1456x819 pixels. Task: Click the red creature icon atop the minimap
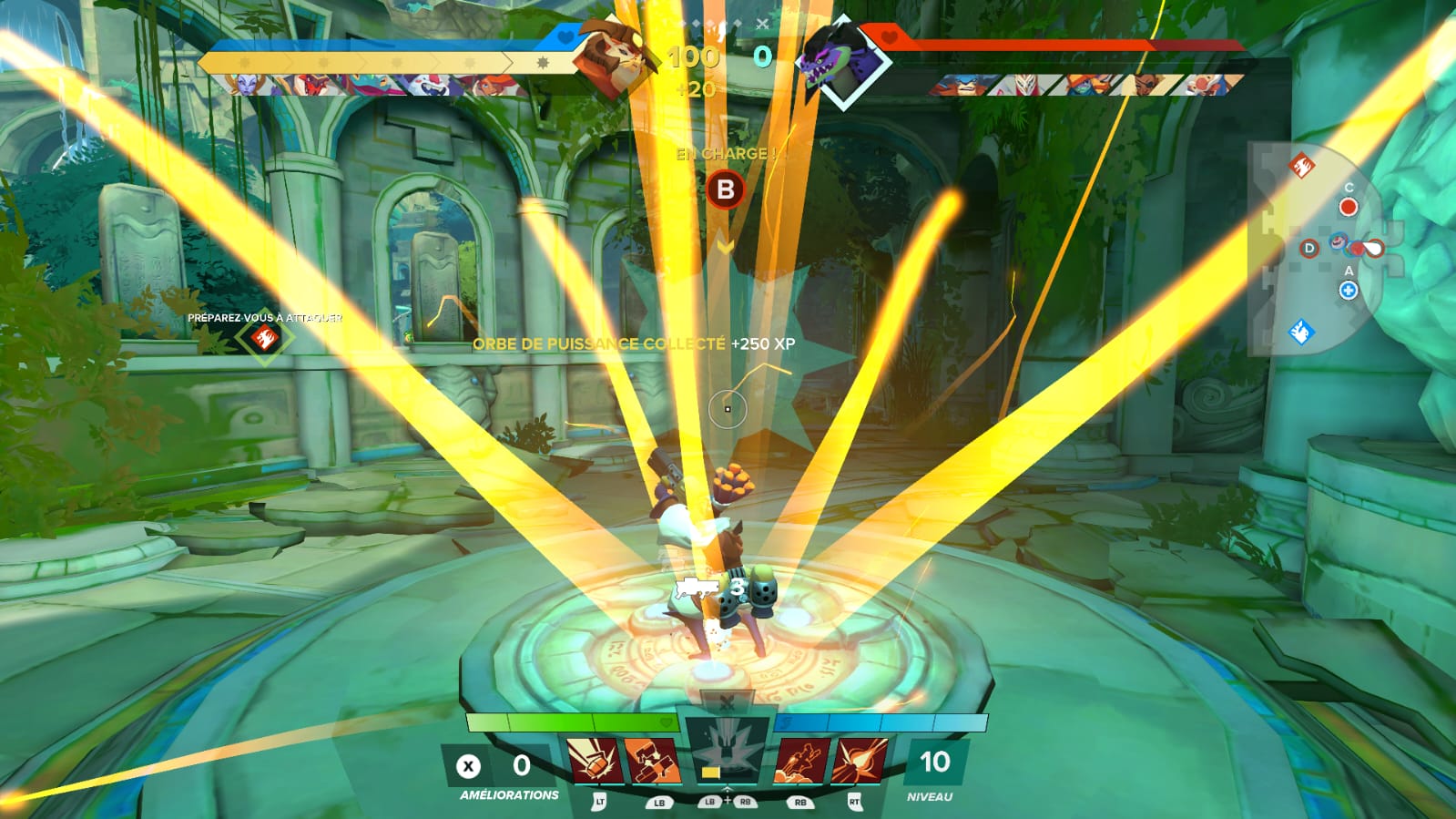pos(1300,166)
